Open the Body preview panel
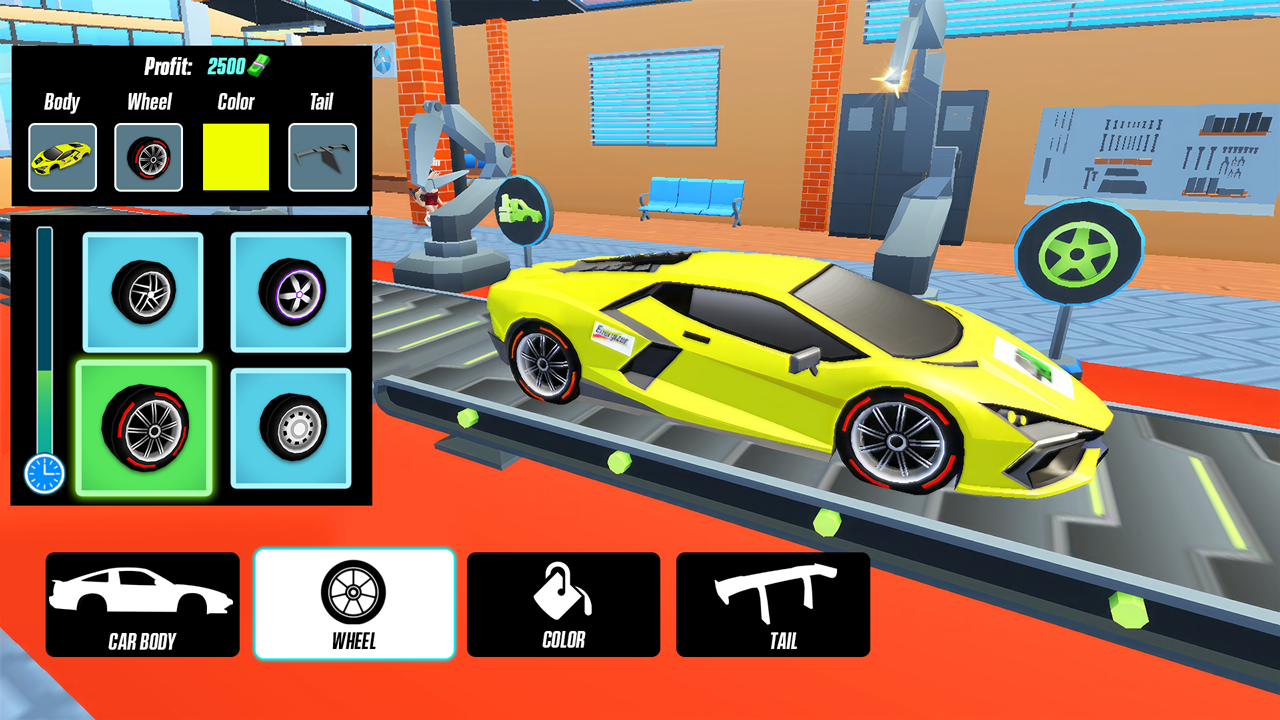This screenshot has width=1280, height=720. coord(63,156)
